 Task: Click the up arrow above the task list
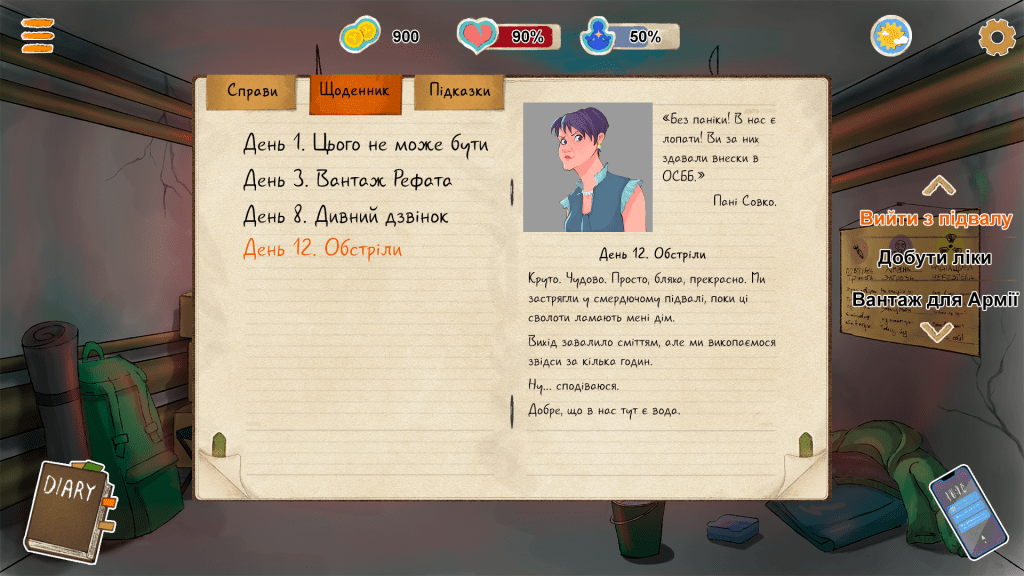point(938,186)
